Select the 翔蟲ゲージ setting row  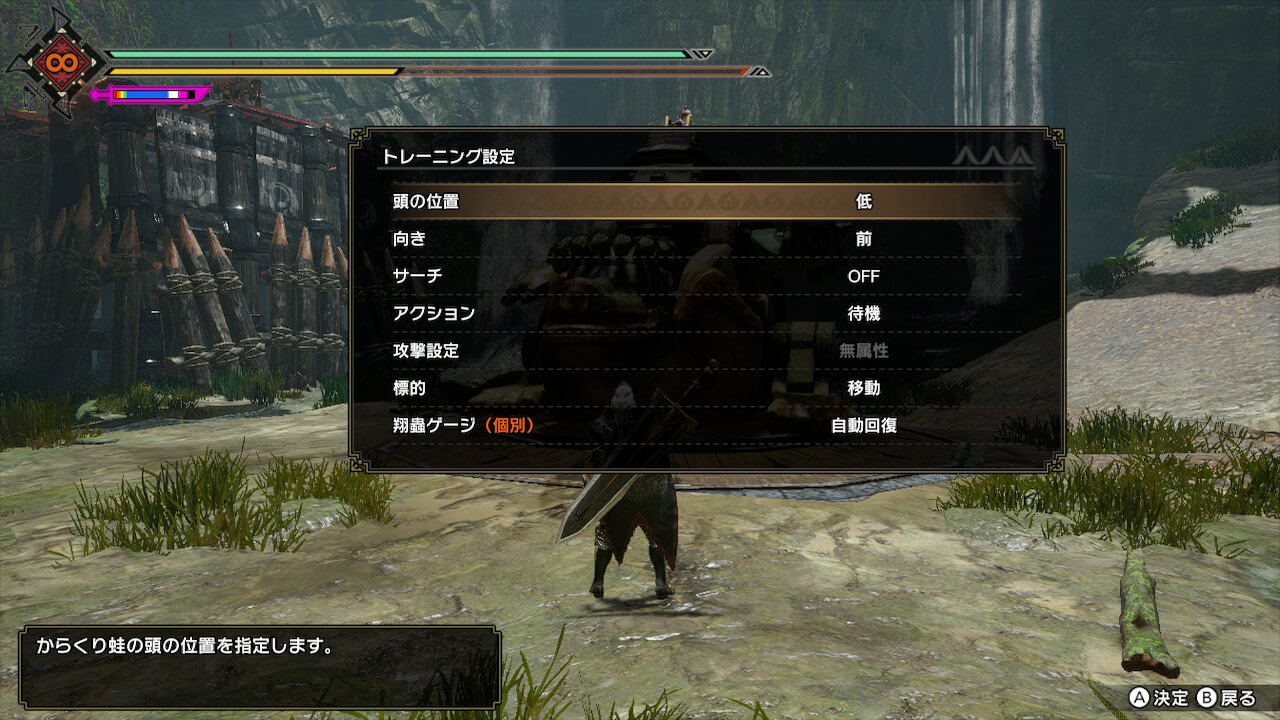(x=705, y=425)
